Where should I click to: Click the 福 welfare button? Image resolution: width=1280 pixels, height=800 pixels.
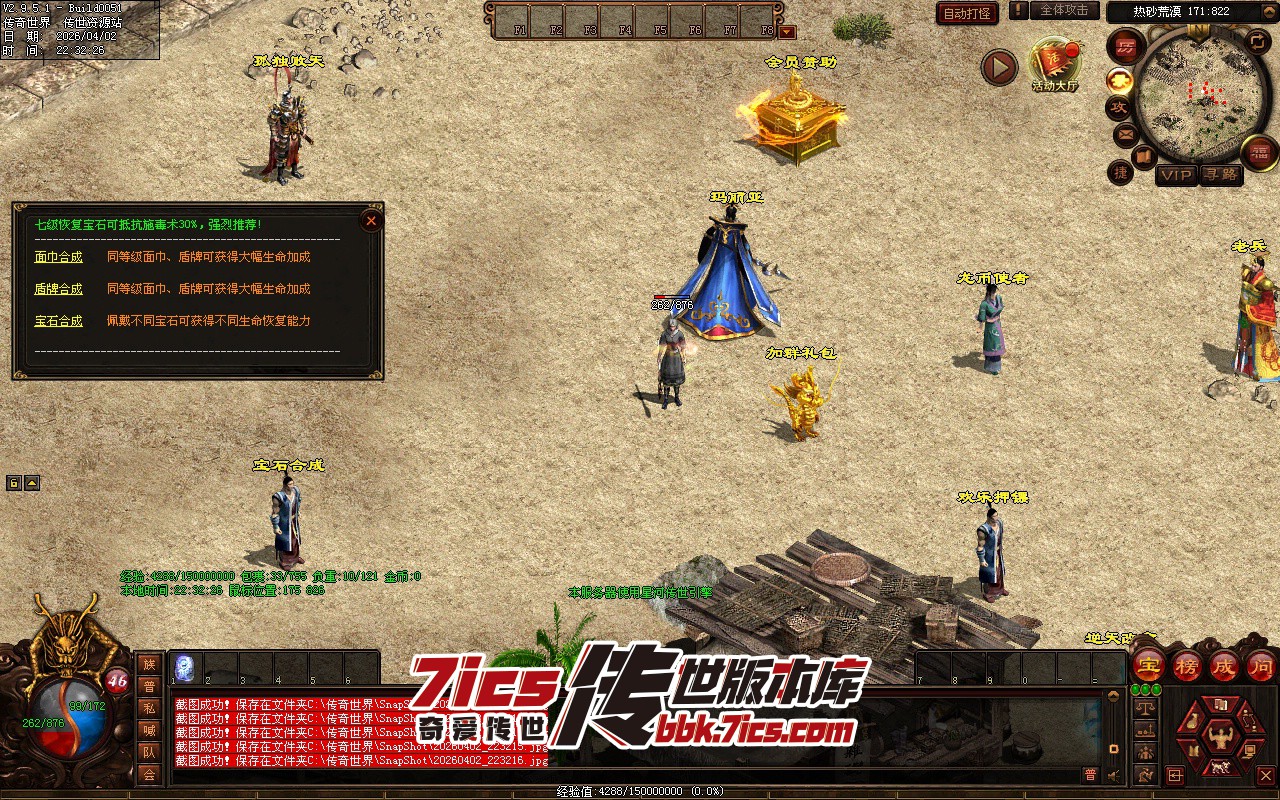pyautogui.click(x=1259, y=153)
